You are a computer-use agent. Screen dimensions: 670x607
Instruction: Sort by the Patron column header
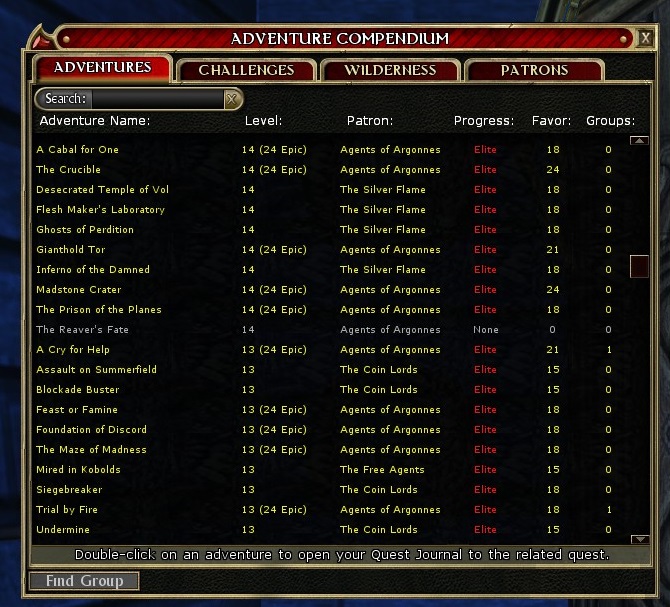(369, 121)
